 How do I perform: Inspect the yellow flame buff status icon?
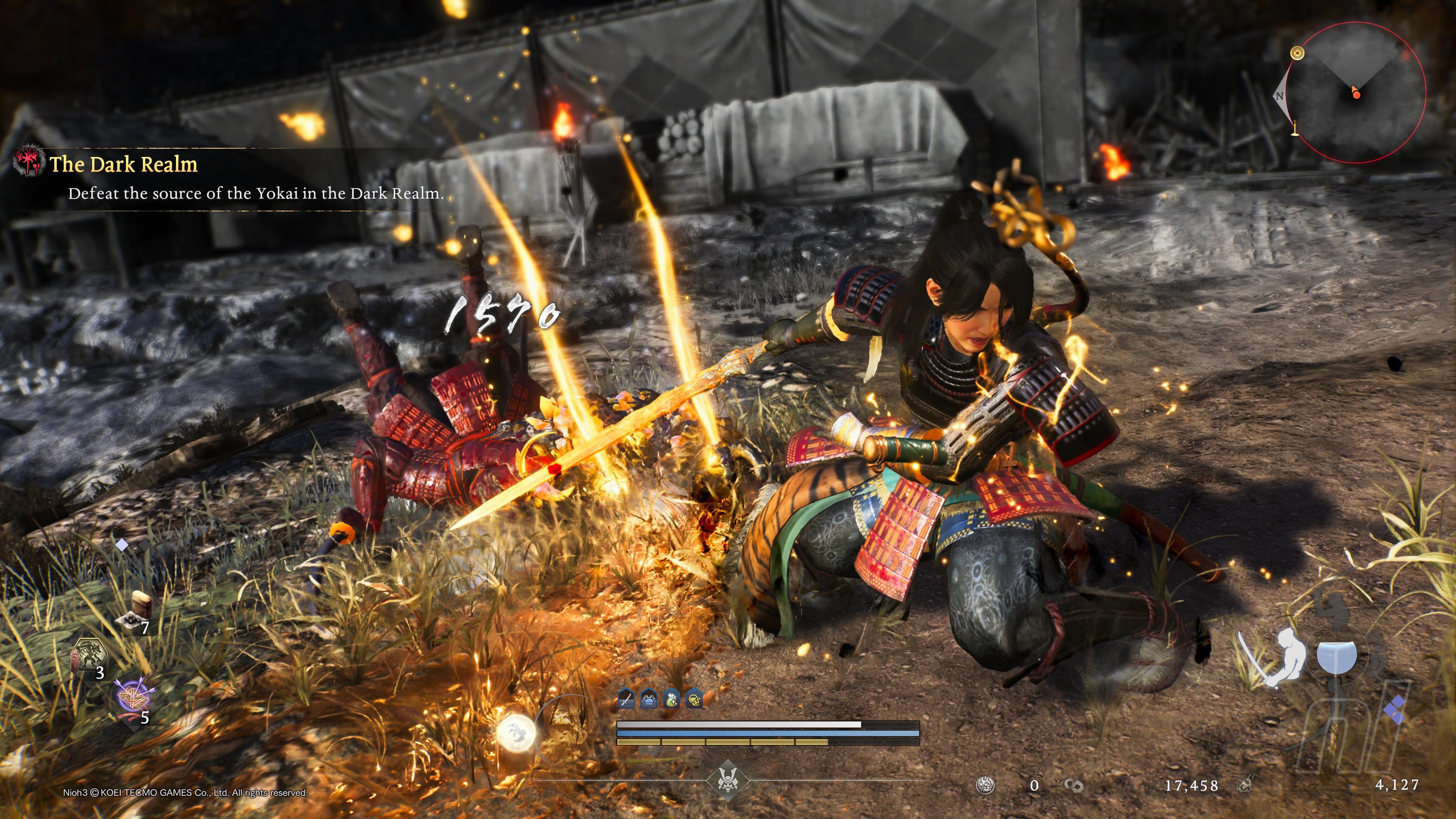(694, 699)
